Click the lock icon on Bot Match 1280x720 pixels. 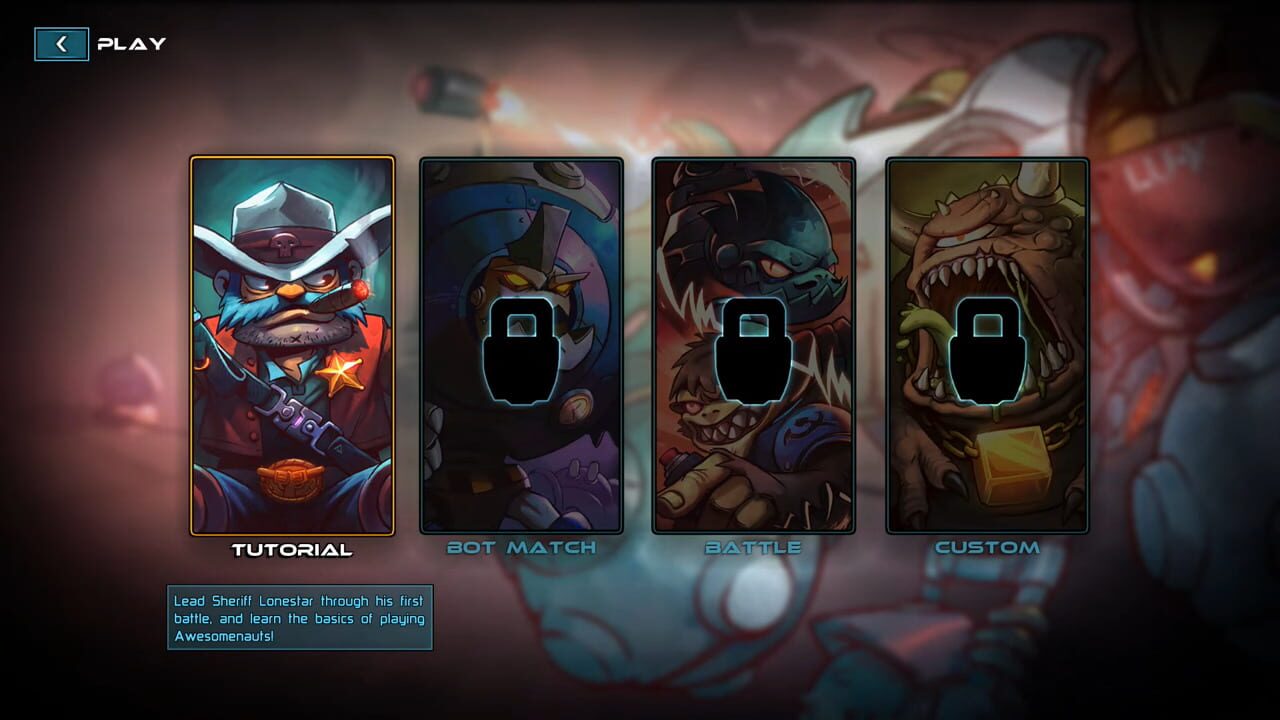point(524,352)
